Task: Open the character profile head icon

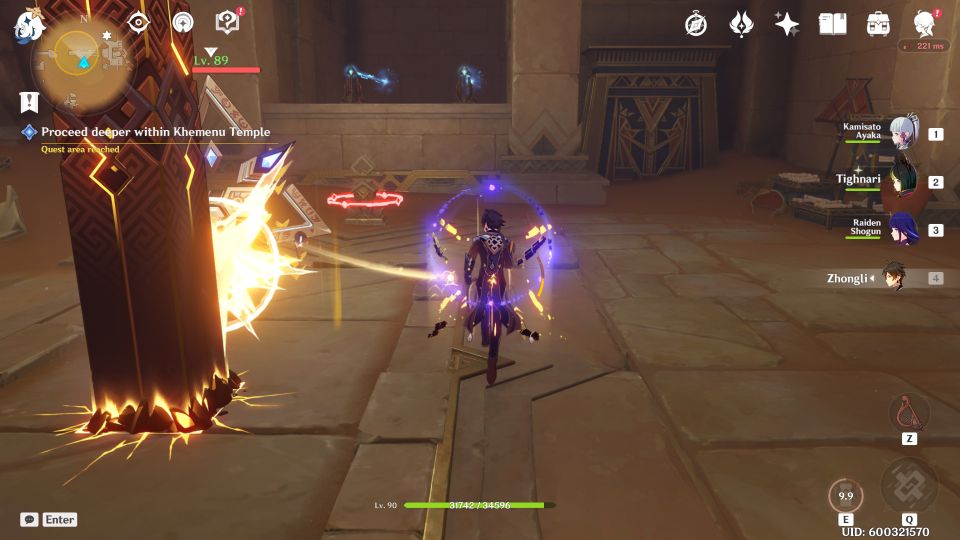Action: coord(924,24)
